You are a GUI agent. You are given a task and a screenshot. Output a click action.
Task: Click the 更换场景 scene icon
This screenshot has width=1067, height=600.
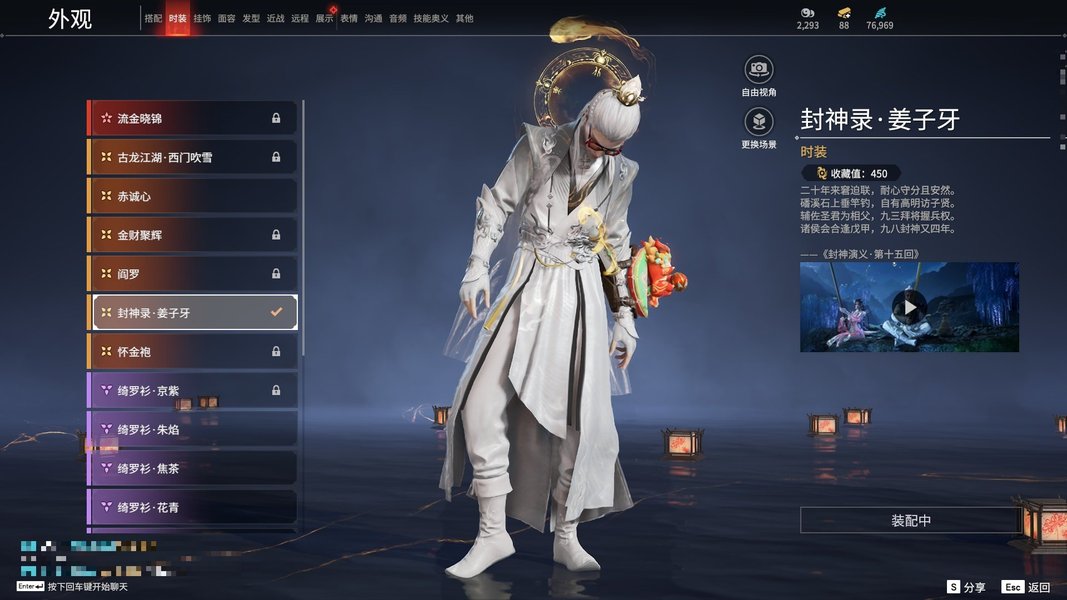point(759,123)
